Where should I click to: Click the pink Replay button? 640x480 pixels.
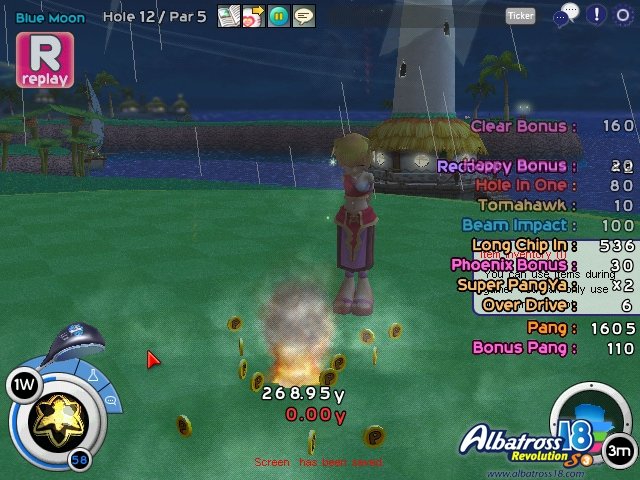[44, 60]
